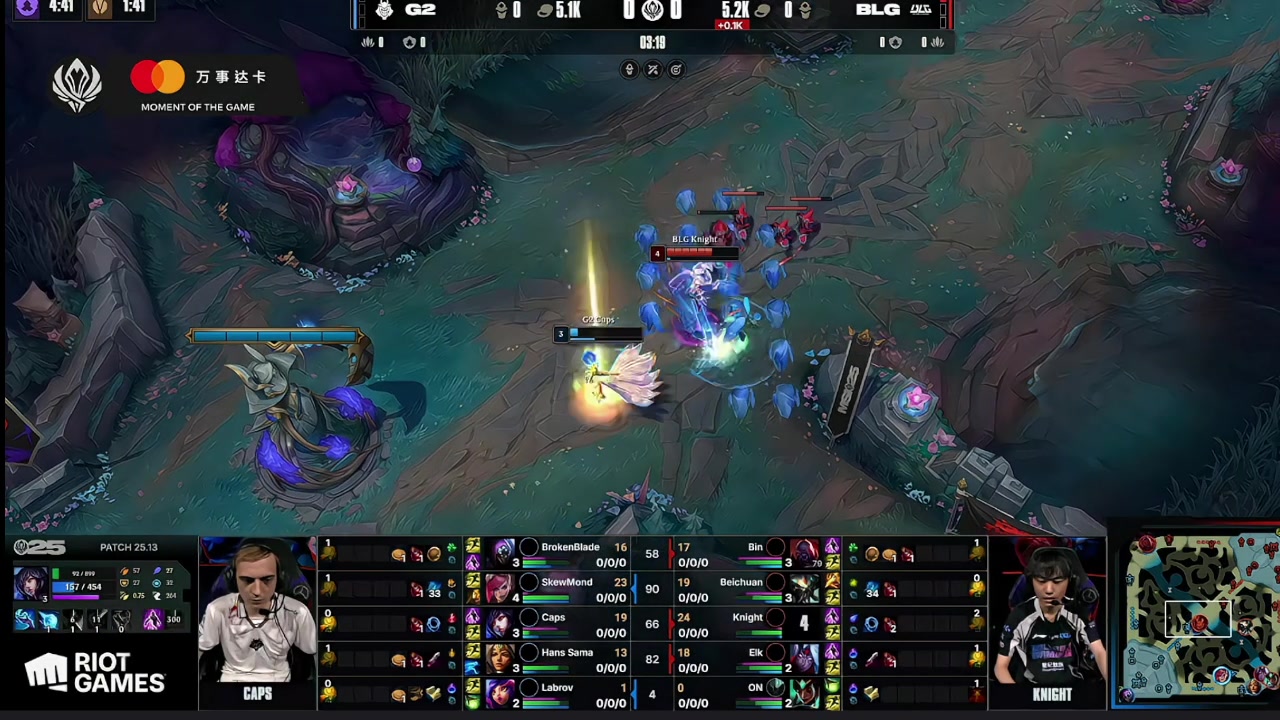Click Caps's name on the scoreboard
Viewport: 1280px width, 720px height.
pos(553,618)
